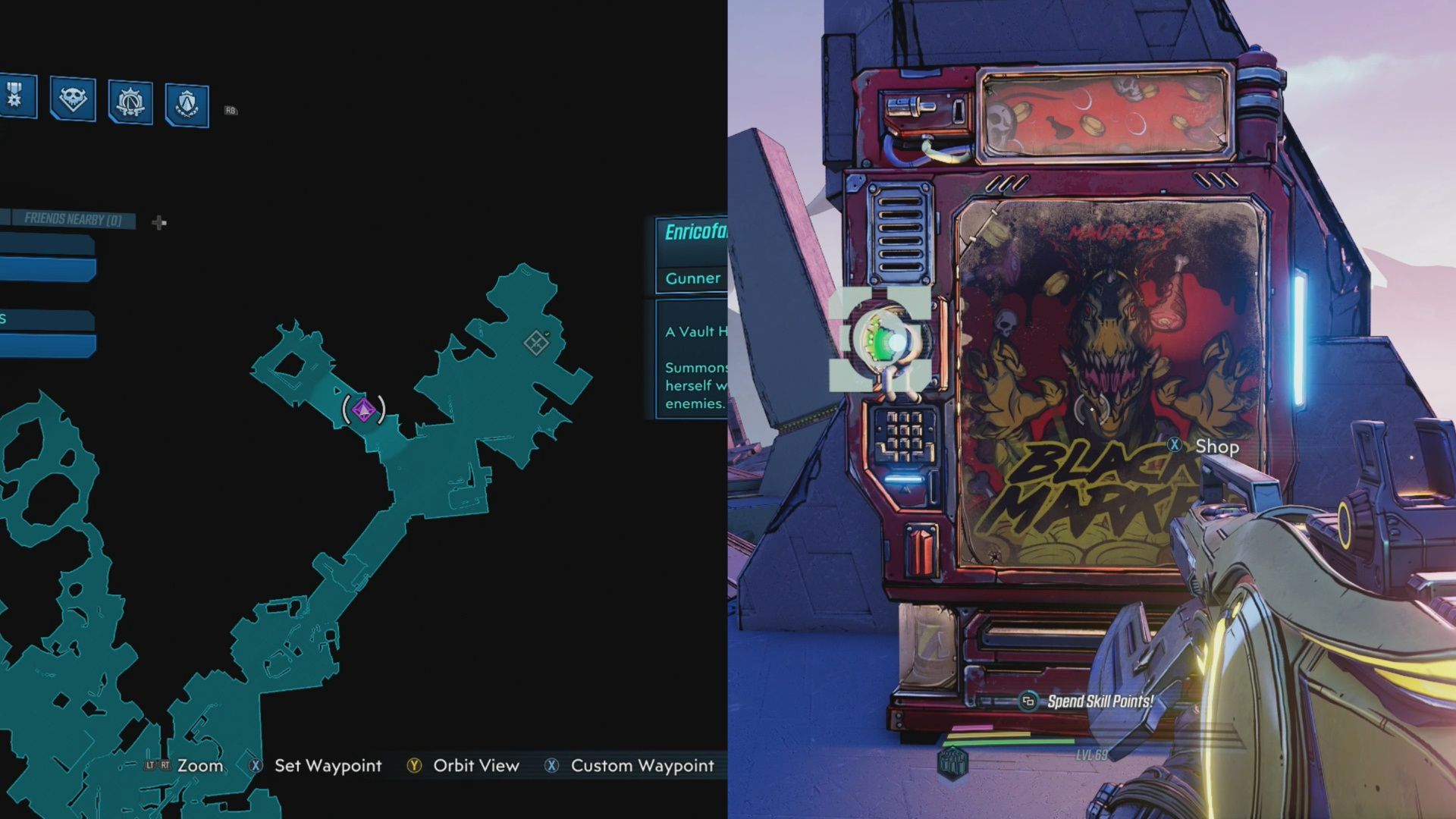Toggle the RB shoulder button tab indicator
The width and height of the screenshot is (1456, 819).
pos(227,111)
